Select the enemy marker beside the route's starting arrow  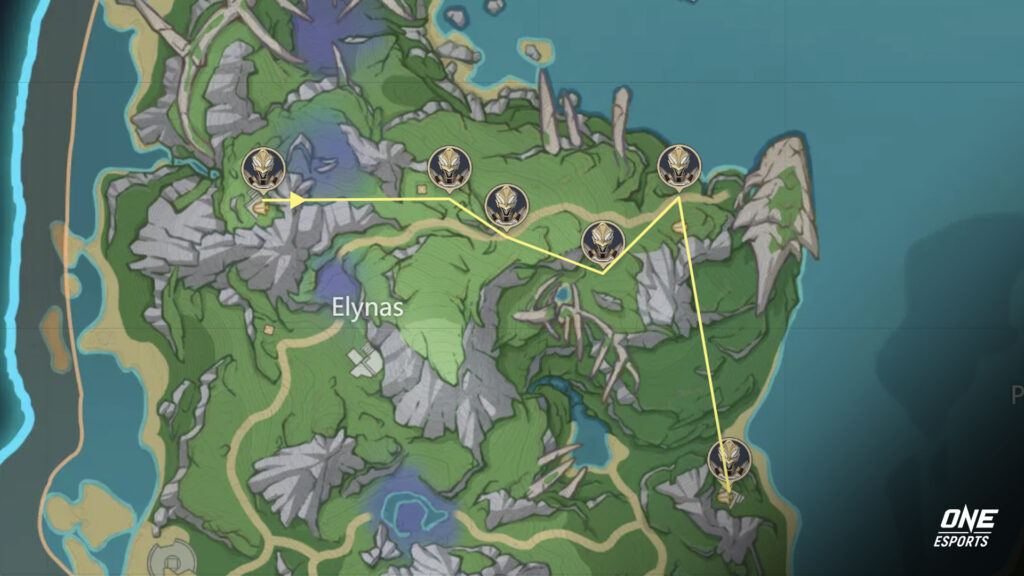(264, 168)
